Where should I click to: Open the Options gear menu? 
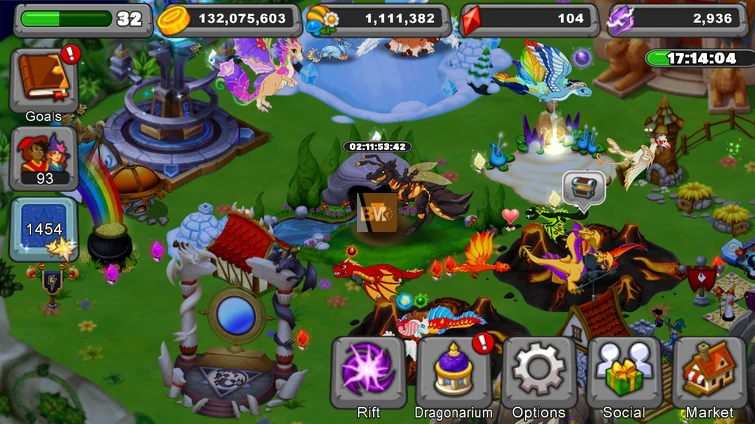click(538, 374)
